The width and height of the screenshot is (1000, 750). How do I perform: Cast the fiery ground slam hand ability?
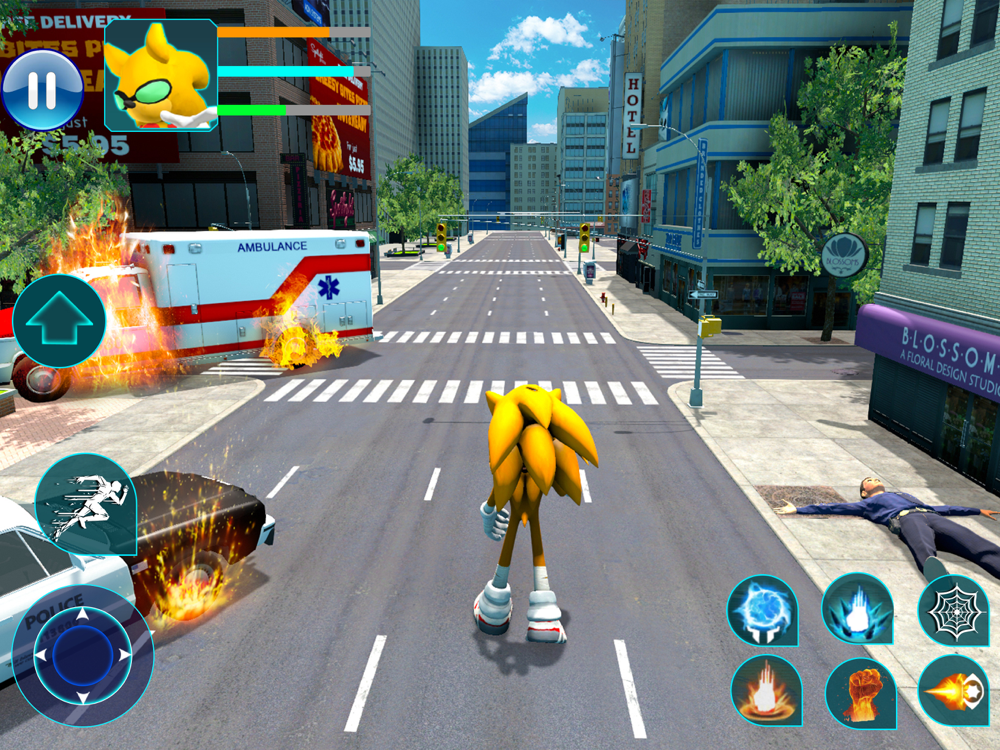click(766, 690)
